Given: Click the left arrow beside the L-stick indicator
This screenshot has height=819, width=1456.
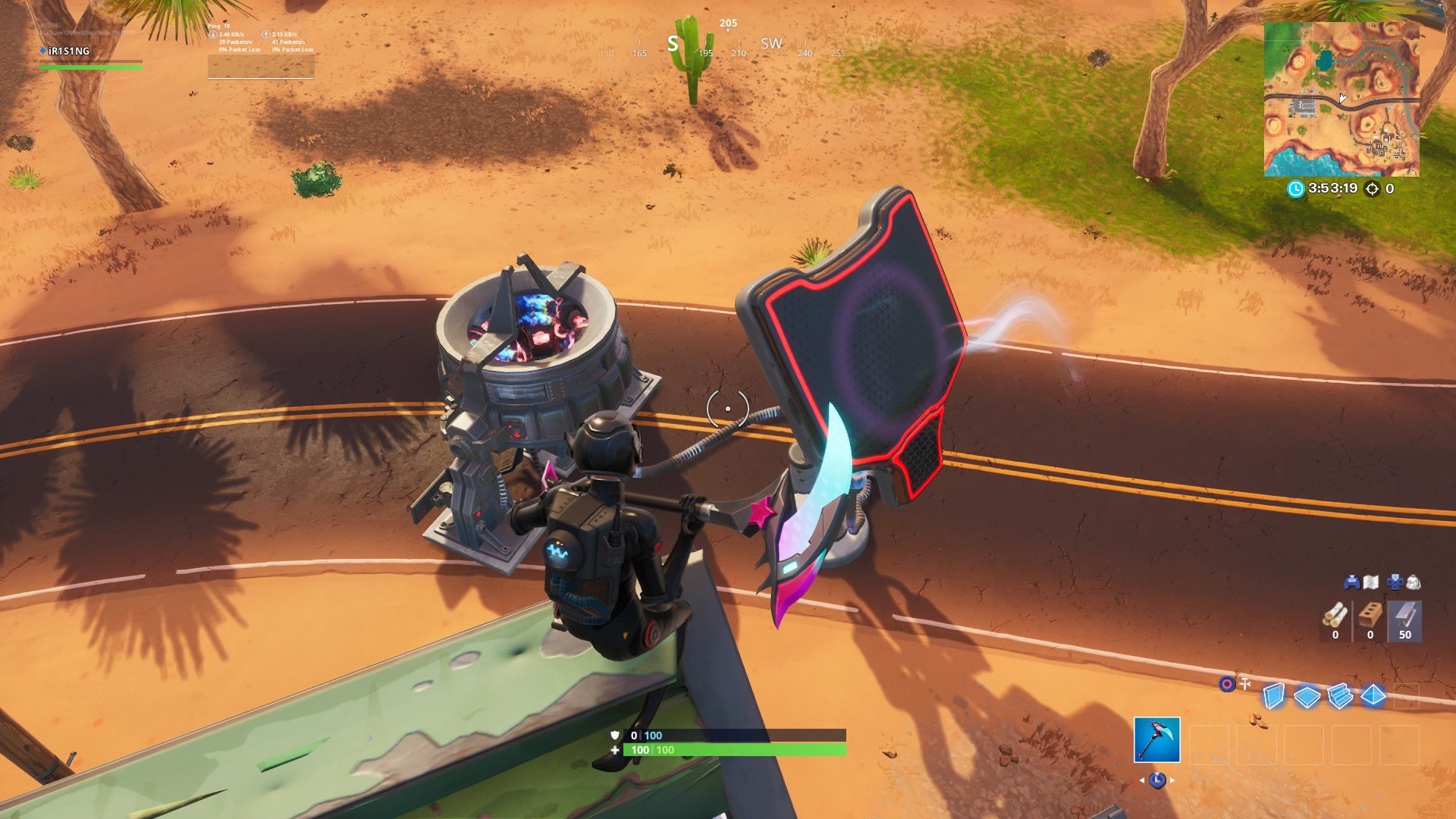Looking at the screenshot, I should 1141,781.
